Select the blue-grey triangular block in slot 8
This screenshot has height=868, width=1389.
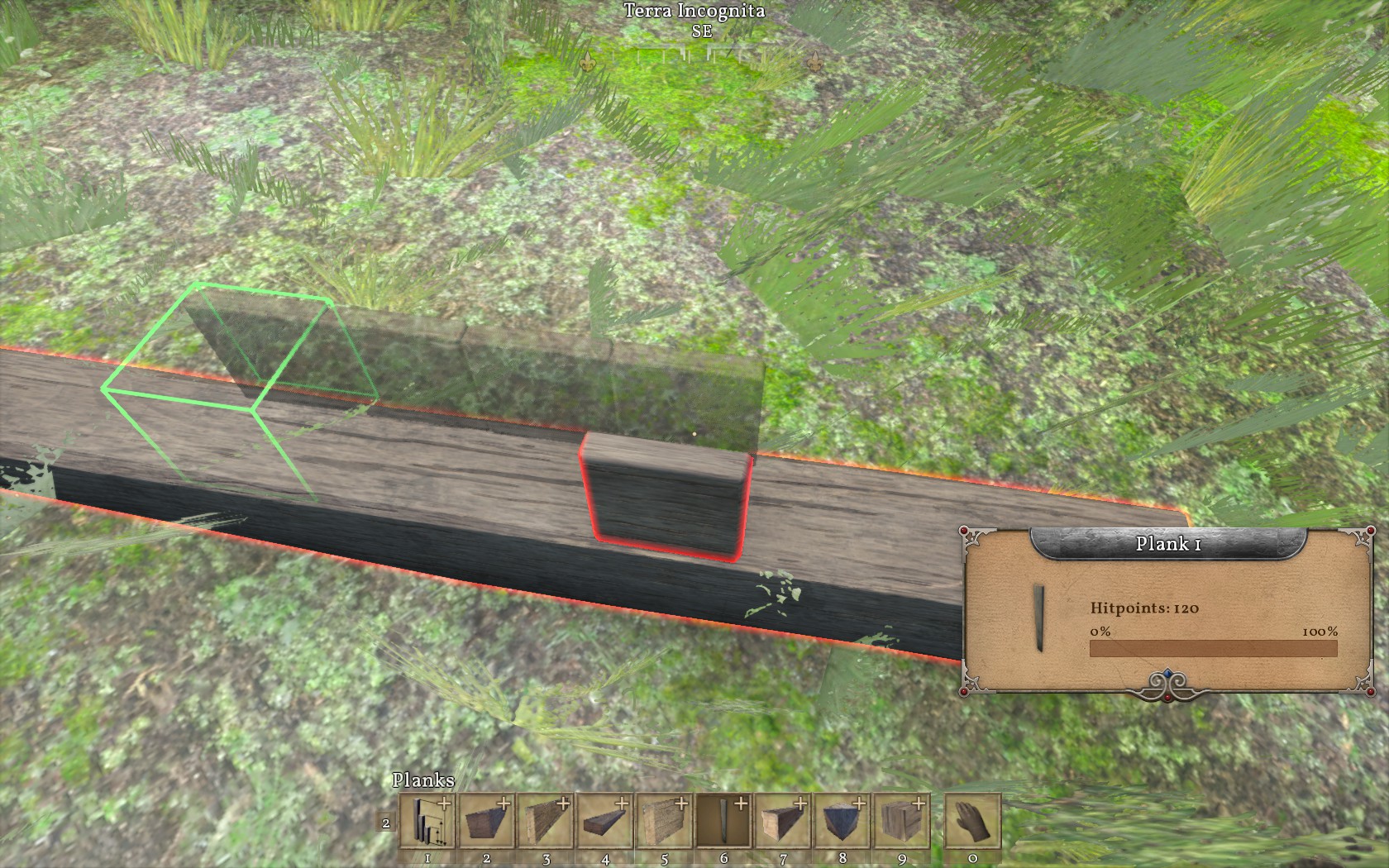[x=843, y=821]
